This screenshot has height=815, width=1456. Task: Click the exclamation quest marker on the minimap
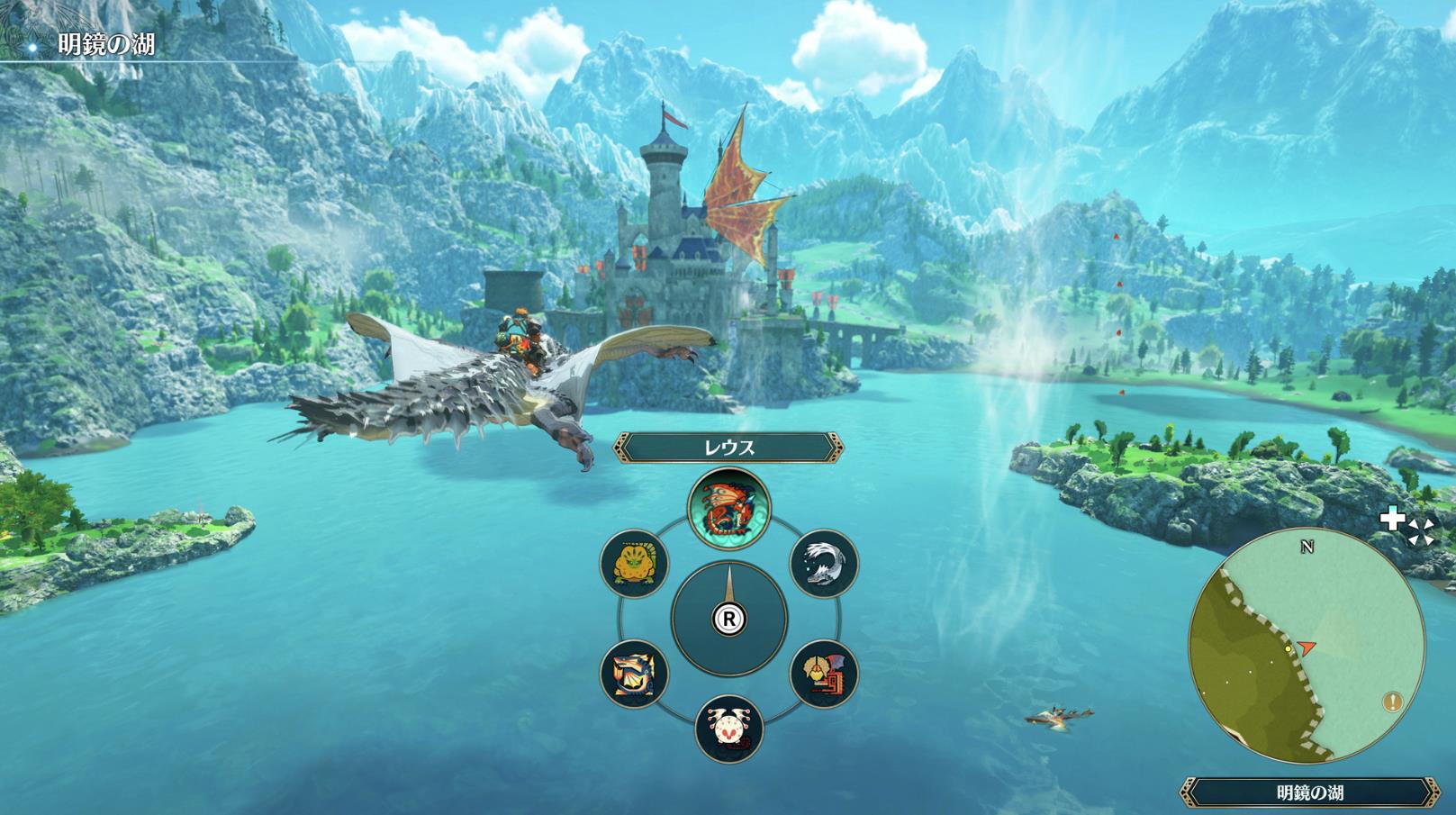click(1394, 702)
